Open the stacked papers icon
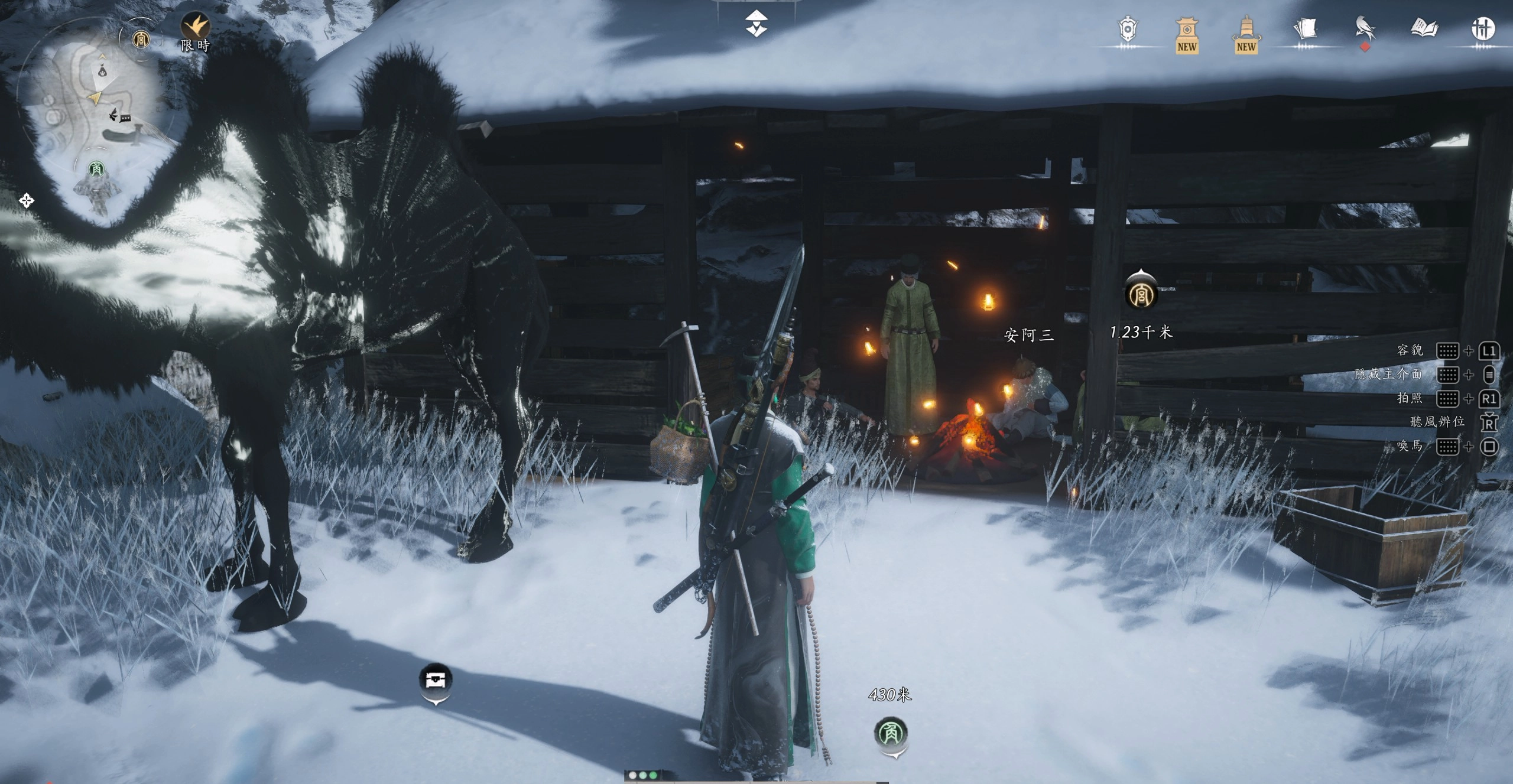 (1305, 28)
